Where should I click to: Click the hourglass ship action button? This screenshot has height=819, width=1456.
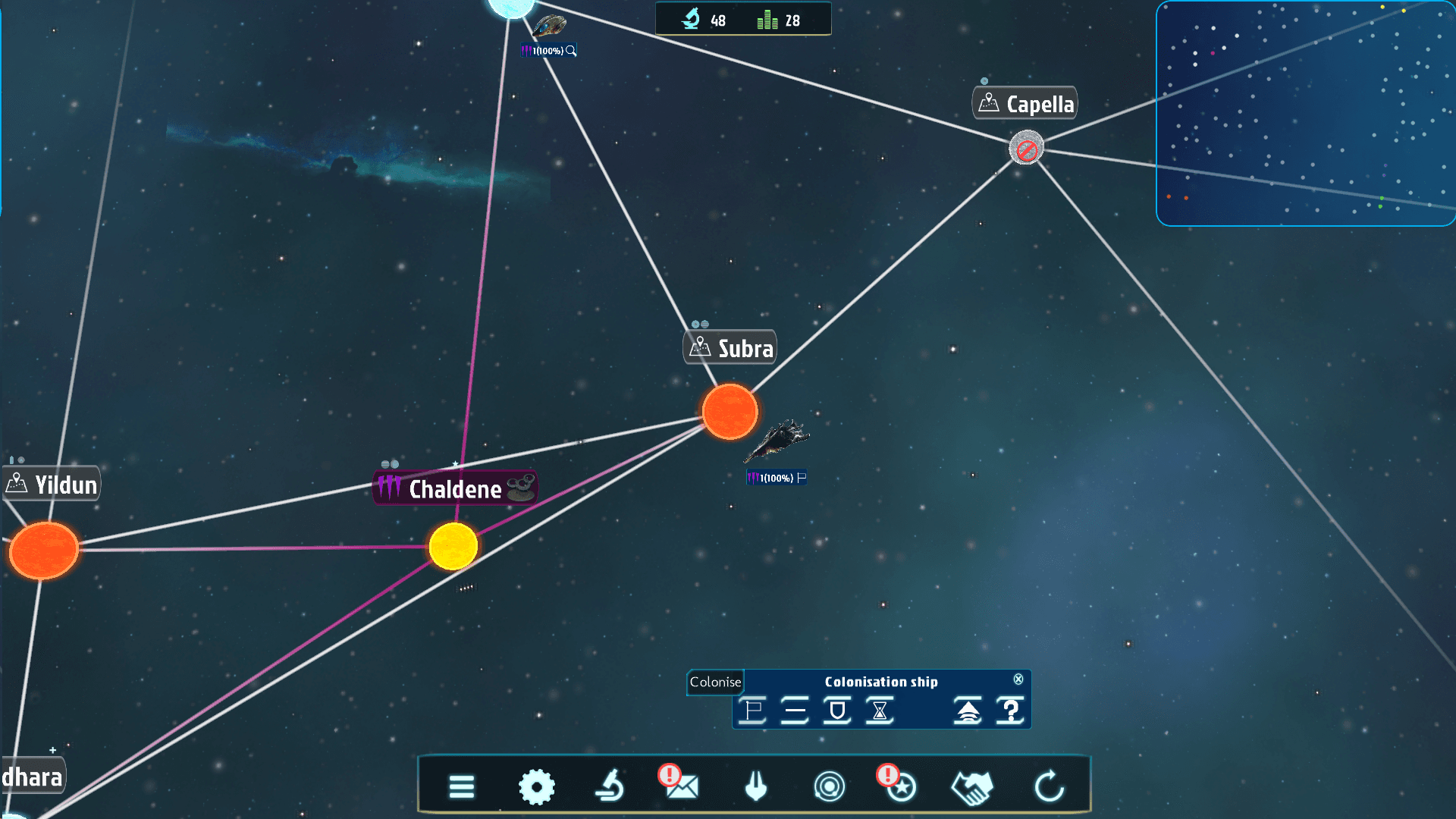pyautogui.click(x=880, y=711)
